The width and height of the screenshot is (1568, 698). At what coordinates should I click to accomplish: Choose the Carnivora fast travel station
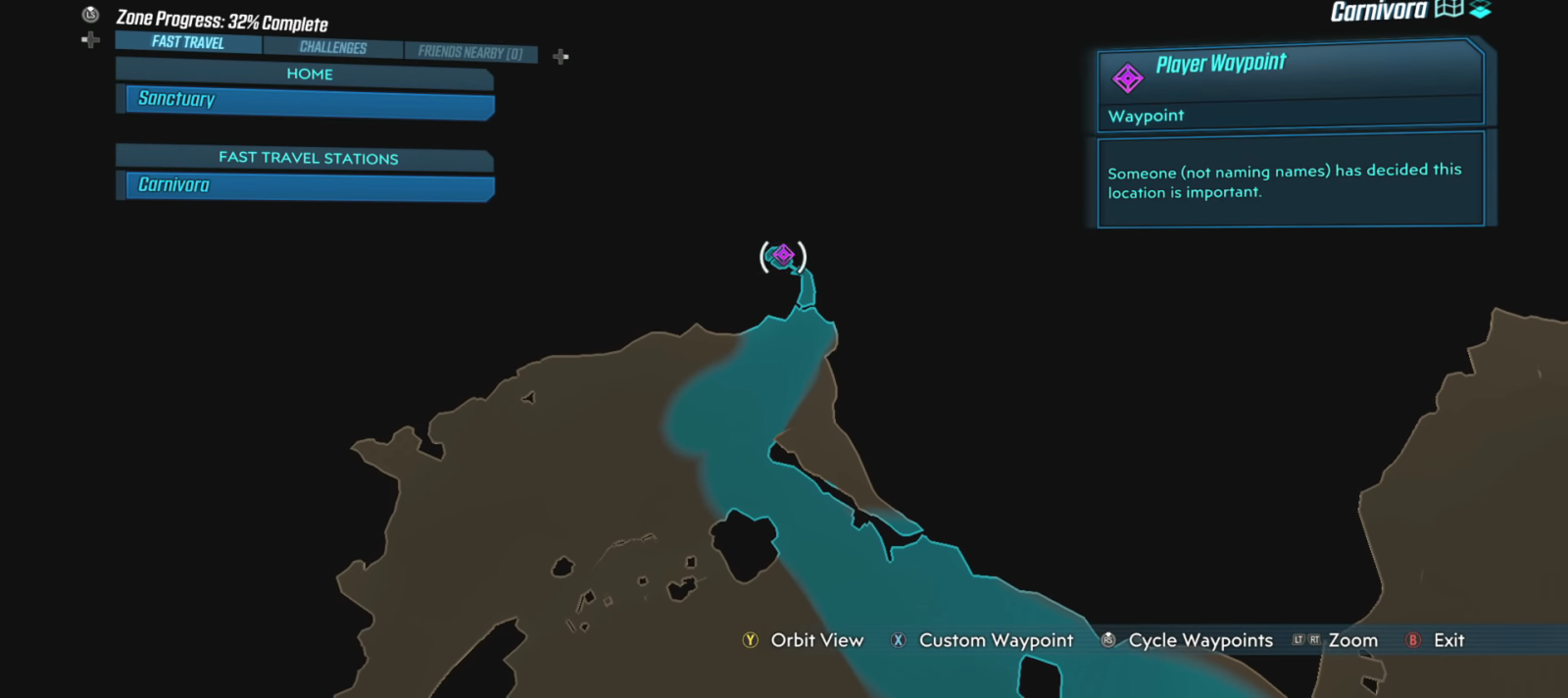tap(309, 185)
